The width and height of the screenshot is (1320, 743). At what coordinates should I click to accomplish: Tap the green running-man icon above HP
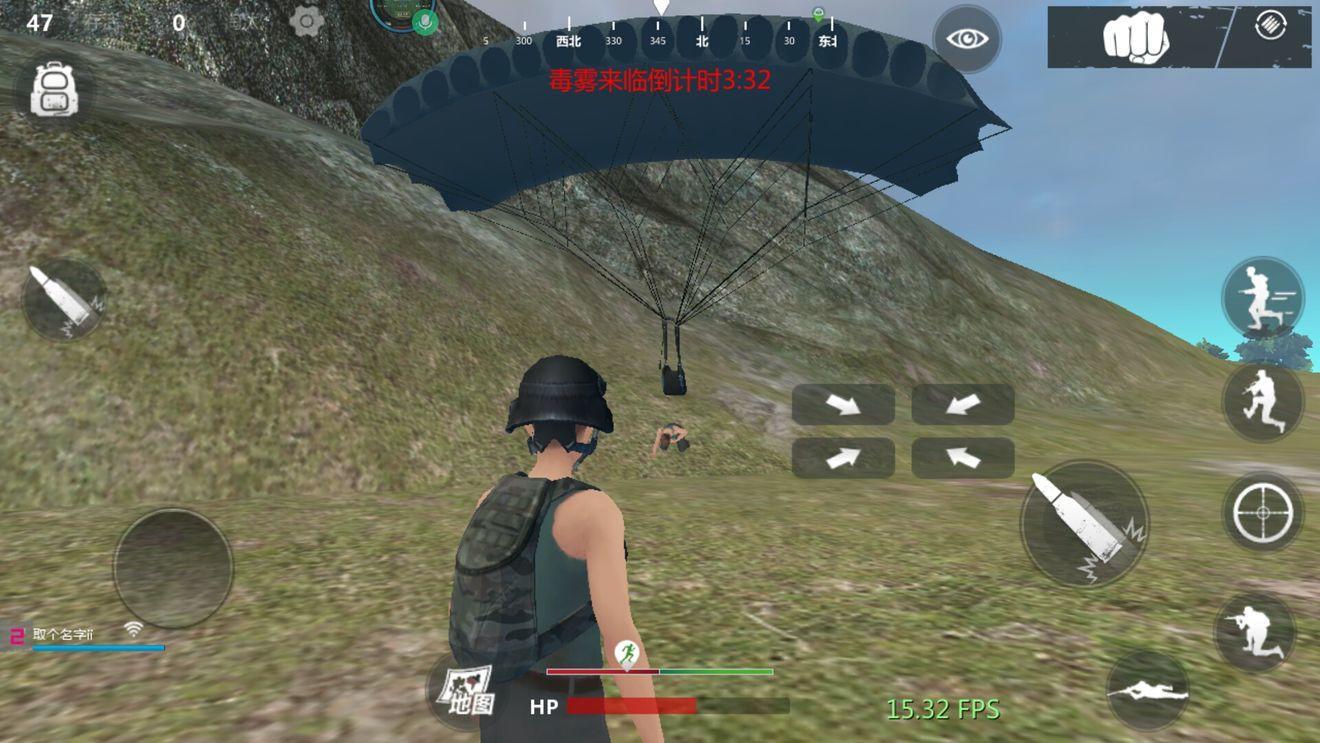tap(627, 654)
